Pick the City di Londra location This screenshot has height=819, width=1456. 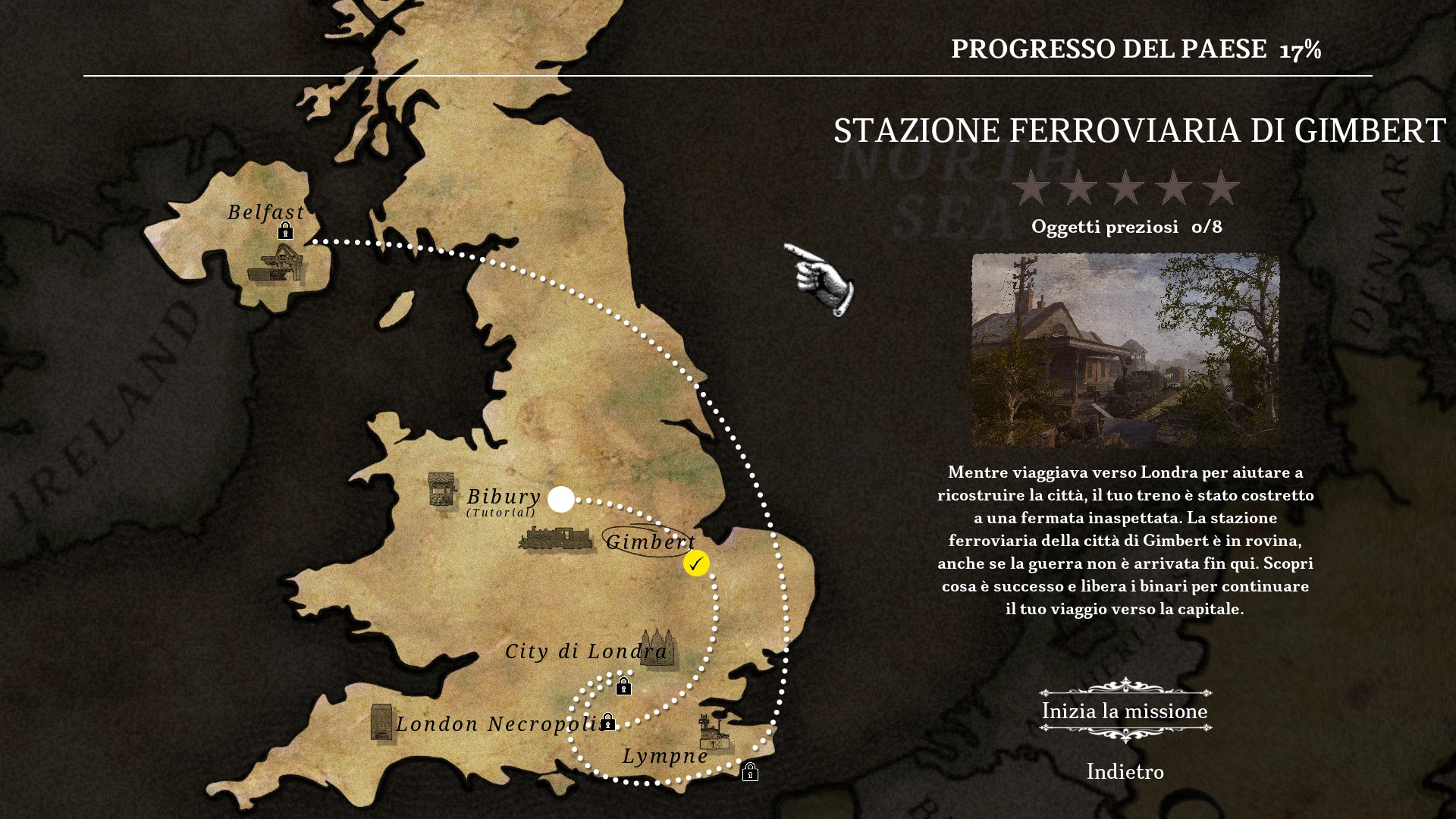click(x=586, y=651)
